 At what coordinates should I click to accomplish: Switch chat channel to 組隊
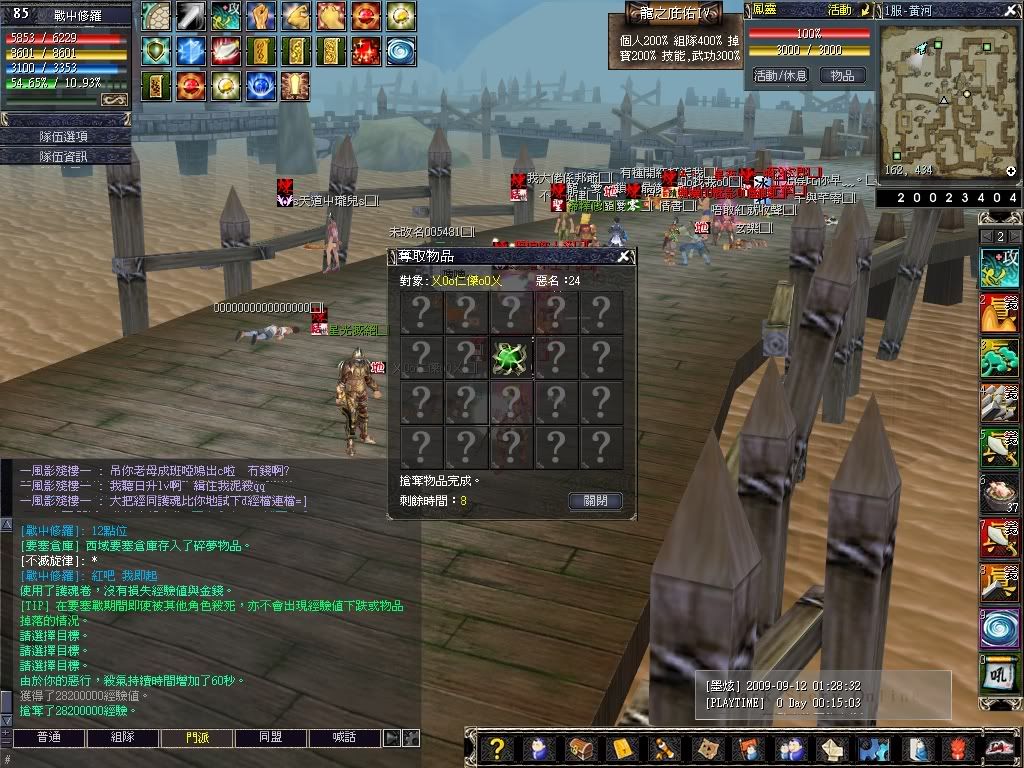(x=122, y=738)
